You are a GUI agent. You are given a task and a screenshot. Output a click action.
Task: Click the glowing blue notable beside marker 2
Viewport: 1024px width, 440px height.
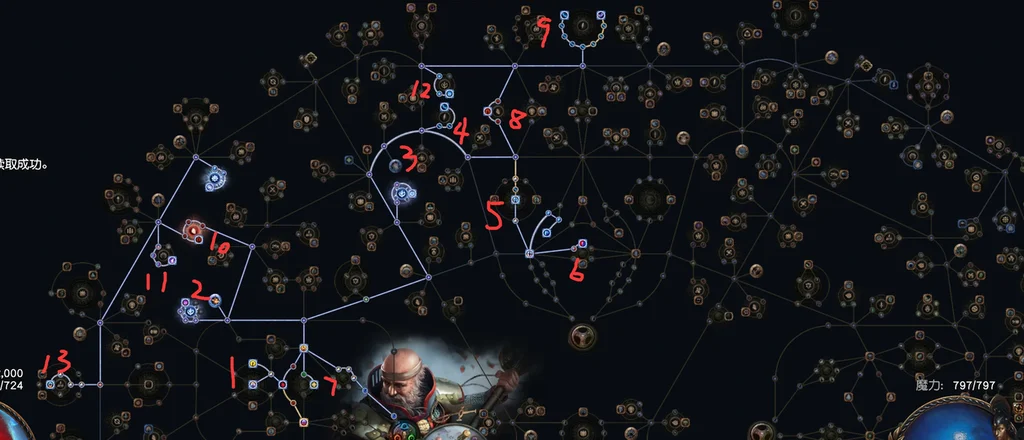(189, 308)
